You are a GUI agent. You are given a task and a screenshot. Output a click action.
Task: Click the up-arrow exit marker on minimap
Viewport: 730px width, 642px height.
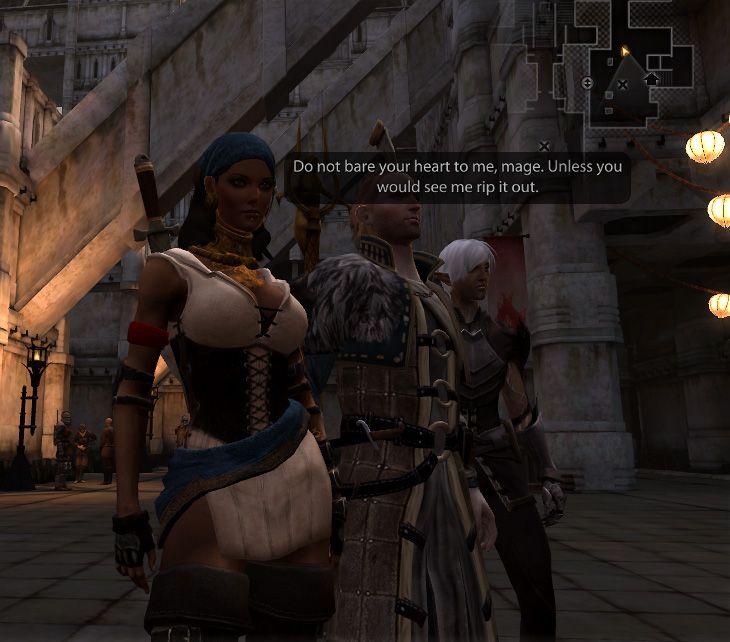[651, 78]
